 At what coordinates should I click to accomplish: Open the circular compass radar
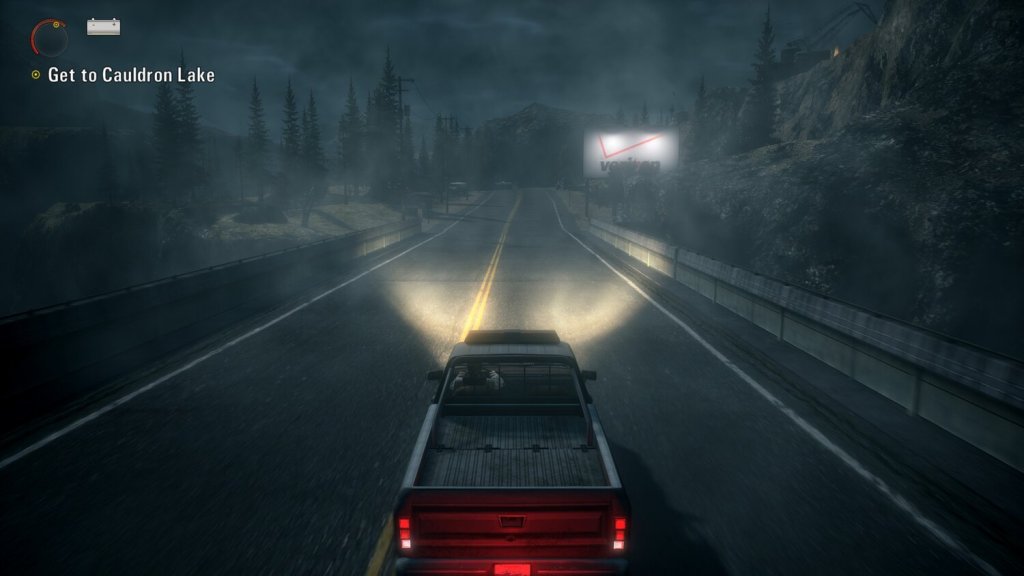(49, 38)
